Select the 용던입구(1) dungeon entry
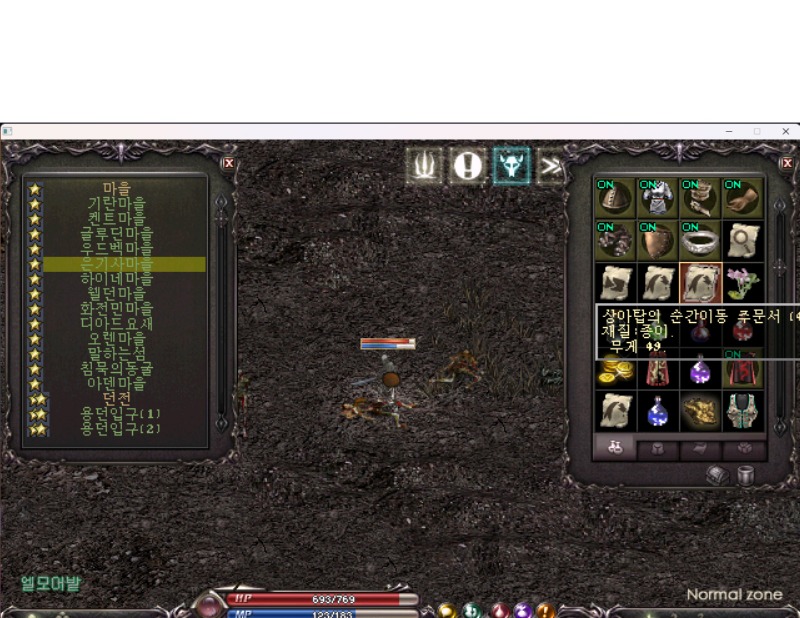The width and height of the screenshot is (800, 618). click(x=124, y=414)
